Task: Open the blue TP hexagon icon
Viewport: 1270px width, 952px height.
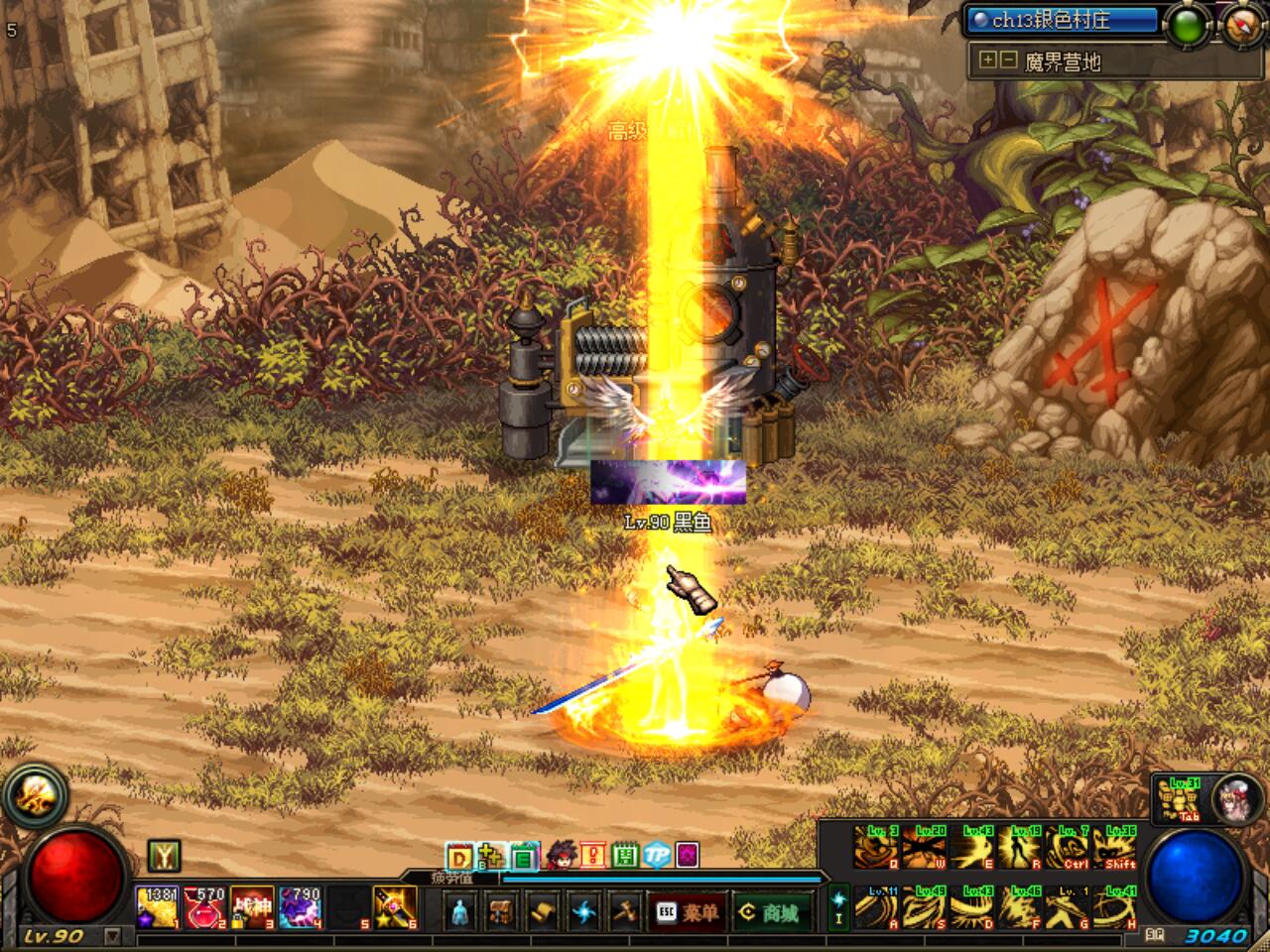Action: [656, 855]
